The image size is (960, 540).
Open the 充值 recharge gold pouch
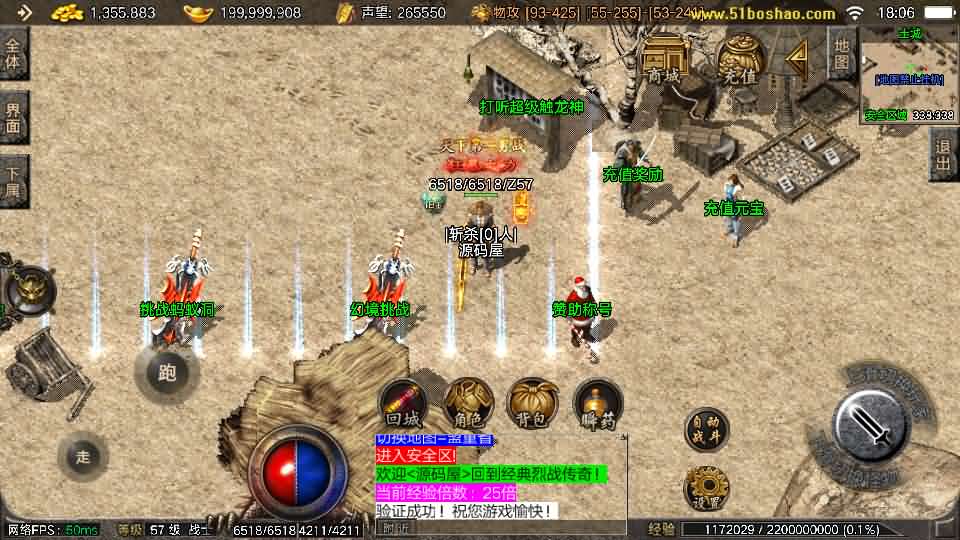coord(739,59)
